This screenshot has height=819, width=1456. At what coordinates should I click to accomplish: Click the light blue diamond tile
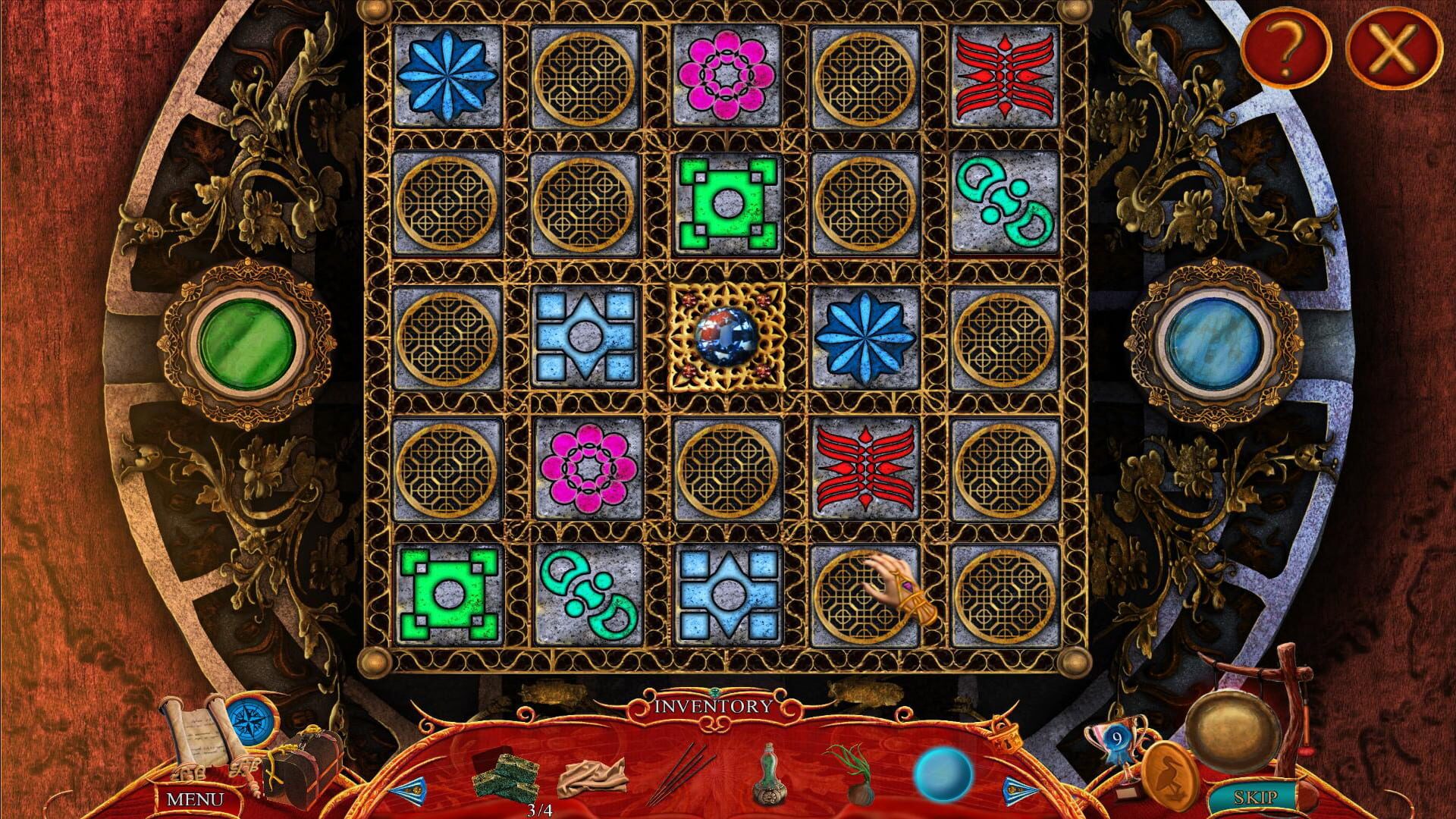click(x=587, y=339)
